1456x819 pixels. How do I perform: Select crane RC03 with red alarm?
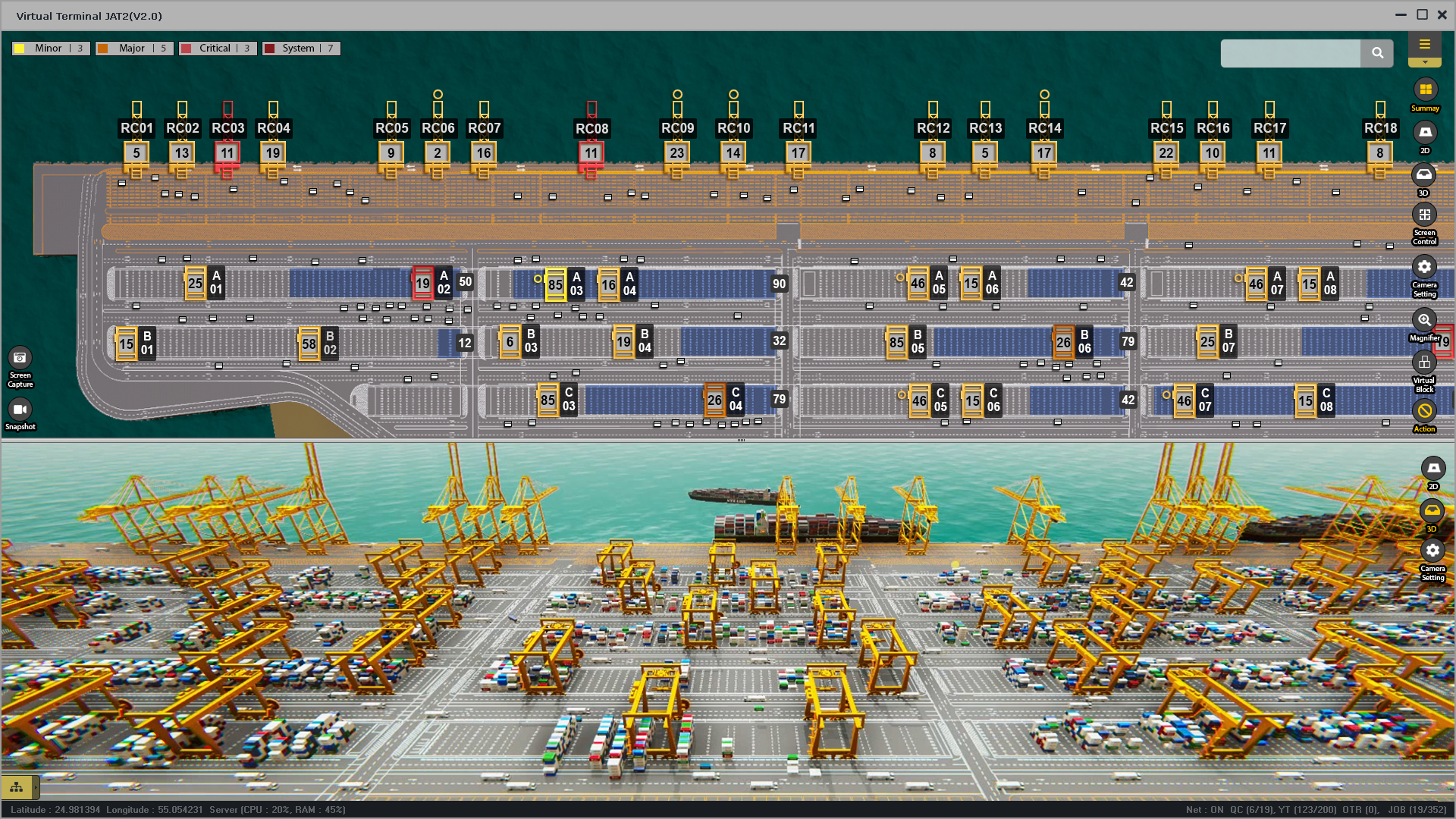point(227,128)
